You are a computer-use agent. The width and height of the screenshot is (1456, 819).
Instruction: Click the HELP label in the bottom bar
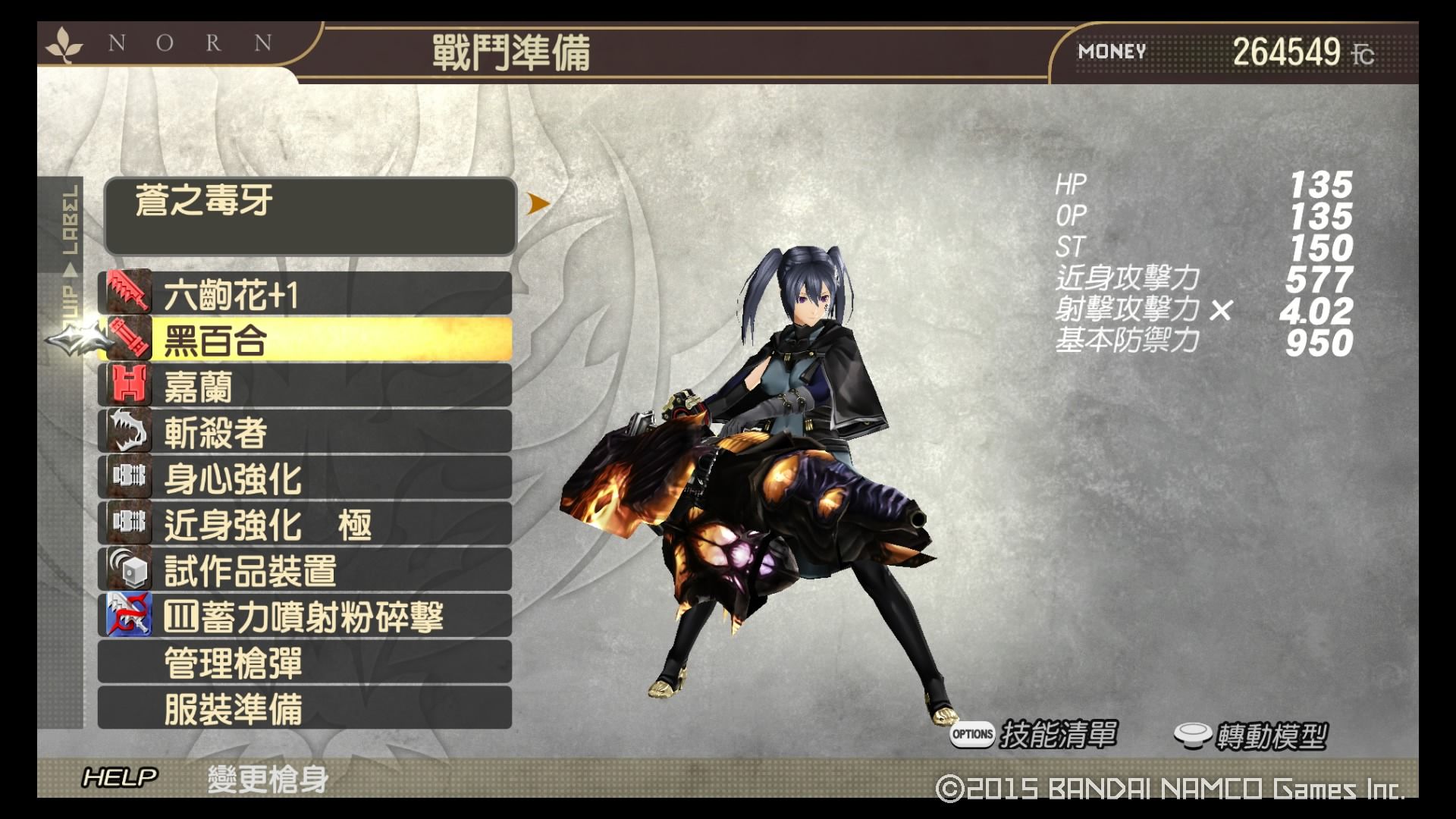[120, 777]
